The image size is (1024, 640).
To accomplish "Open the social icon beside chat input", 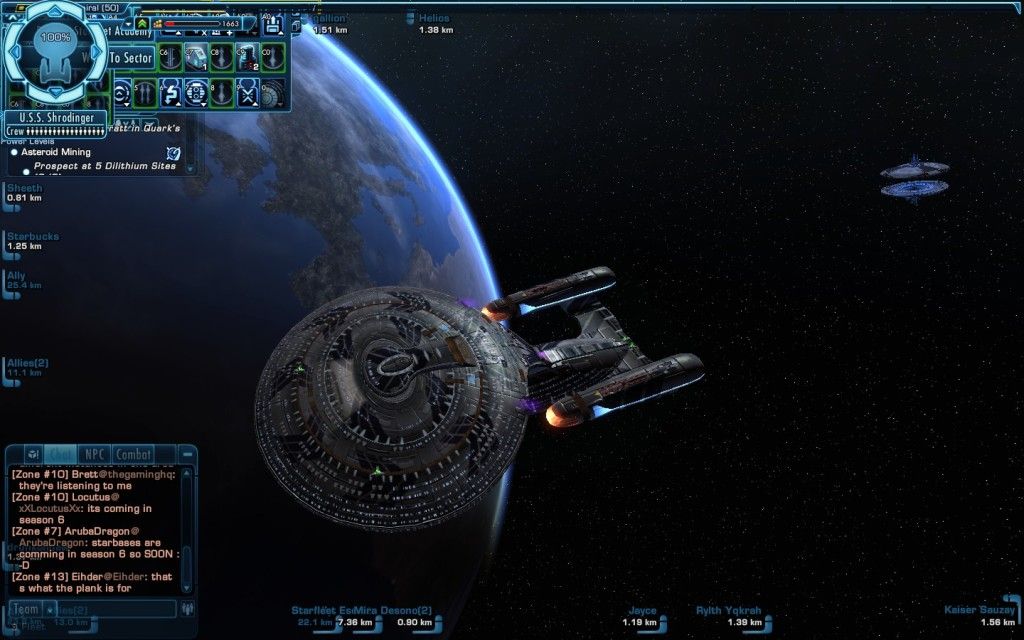I will pos(187,609).
